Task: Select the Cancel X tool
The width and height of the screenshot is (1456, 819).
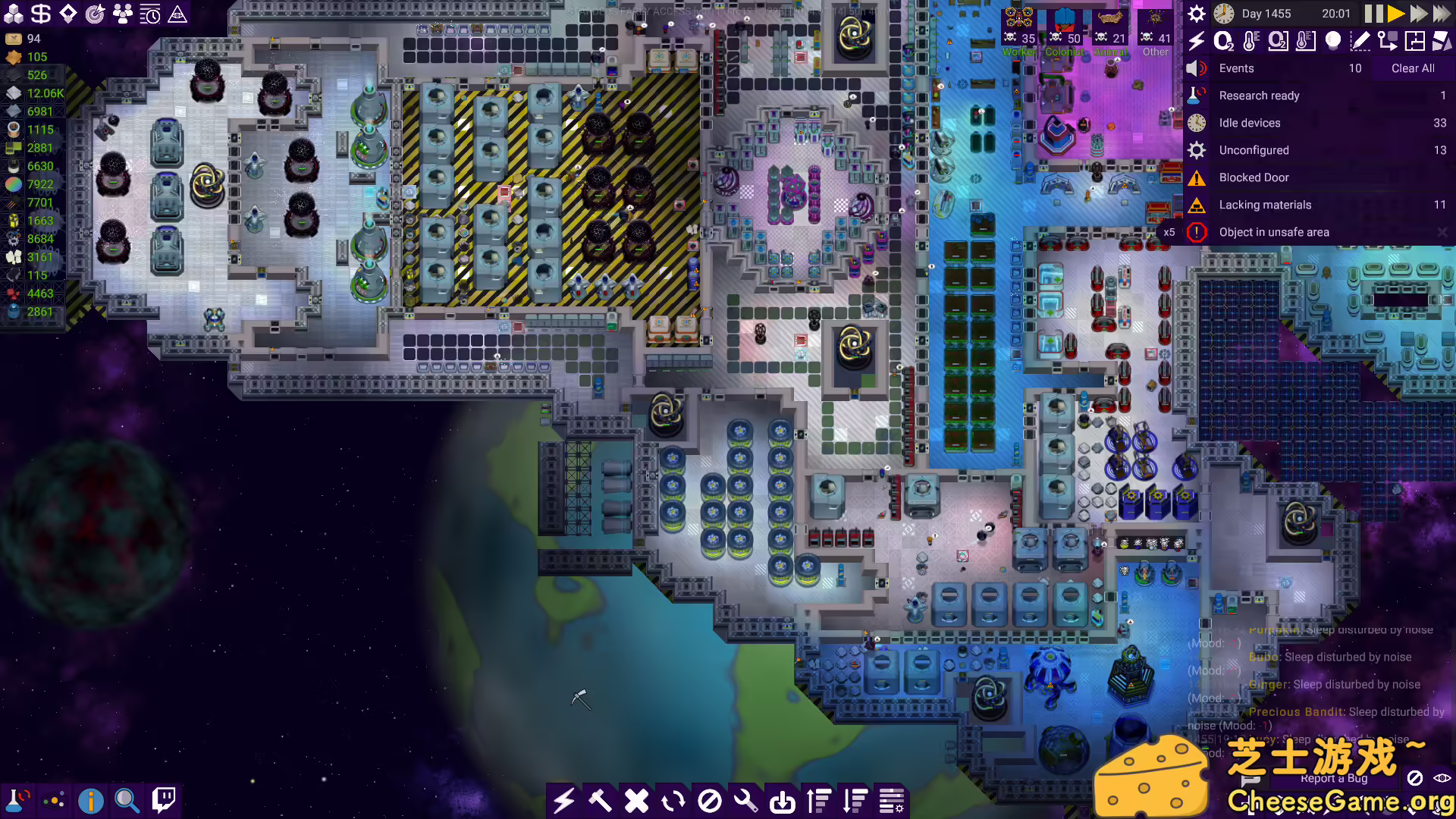Action: click(x=636, y=800)
